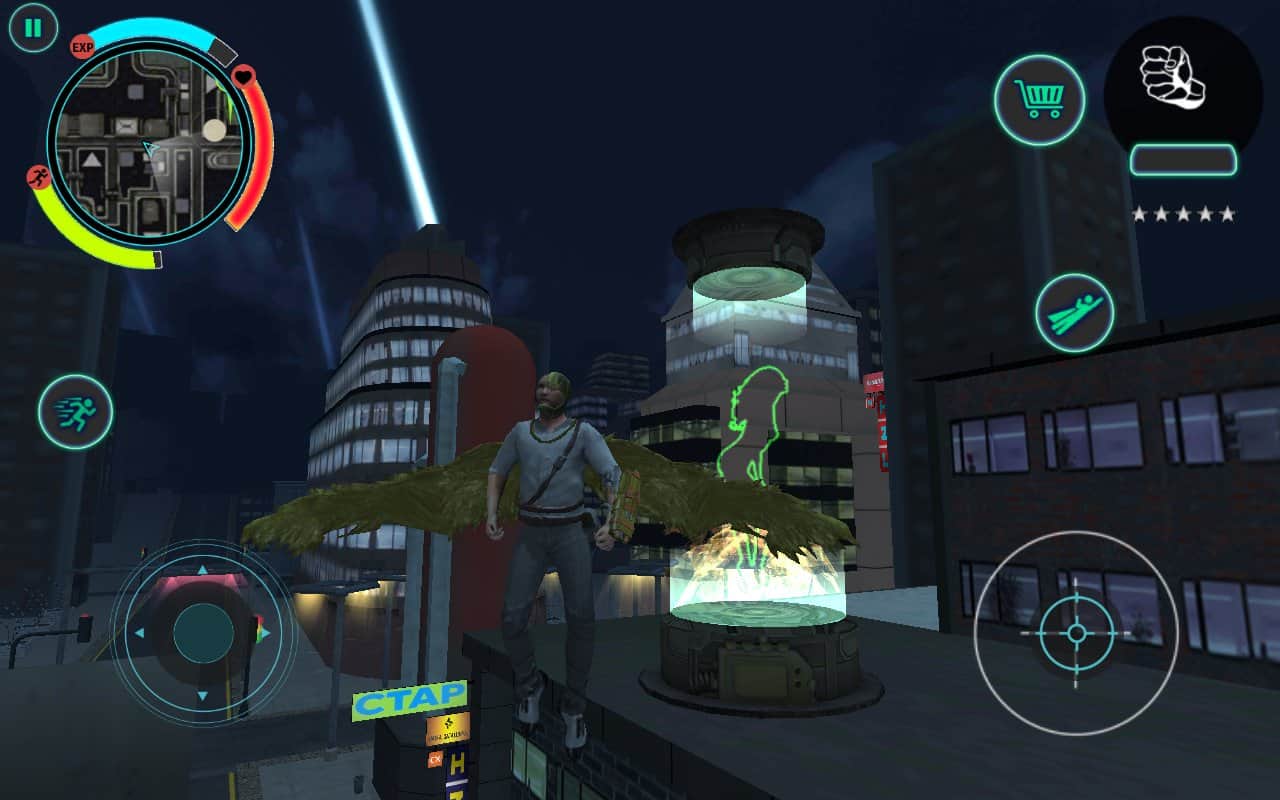Tap the crosshair aiming target control
1280x800 pixels.
(x=1075, y=632)
